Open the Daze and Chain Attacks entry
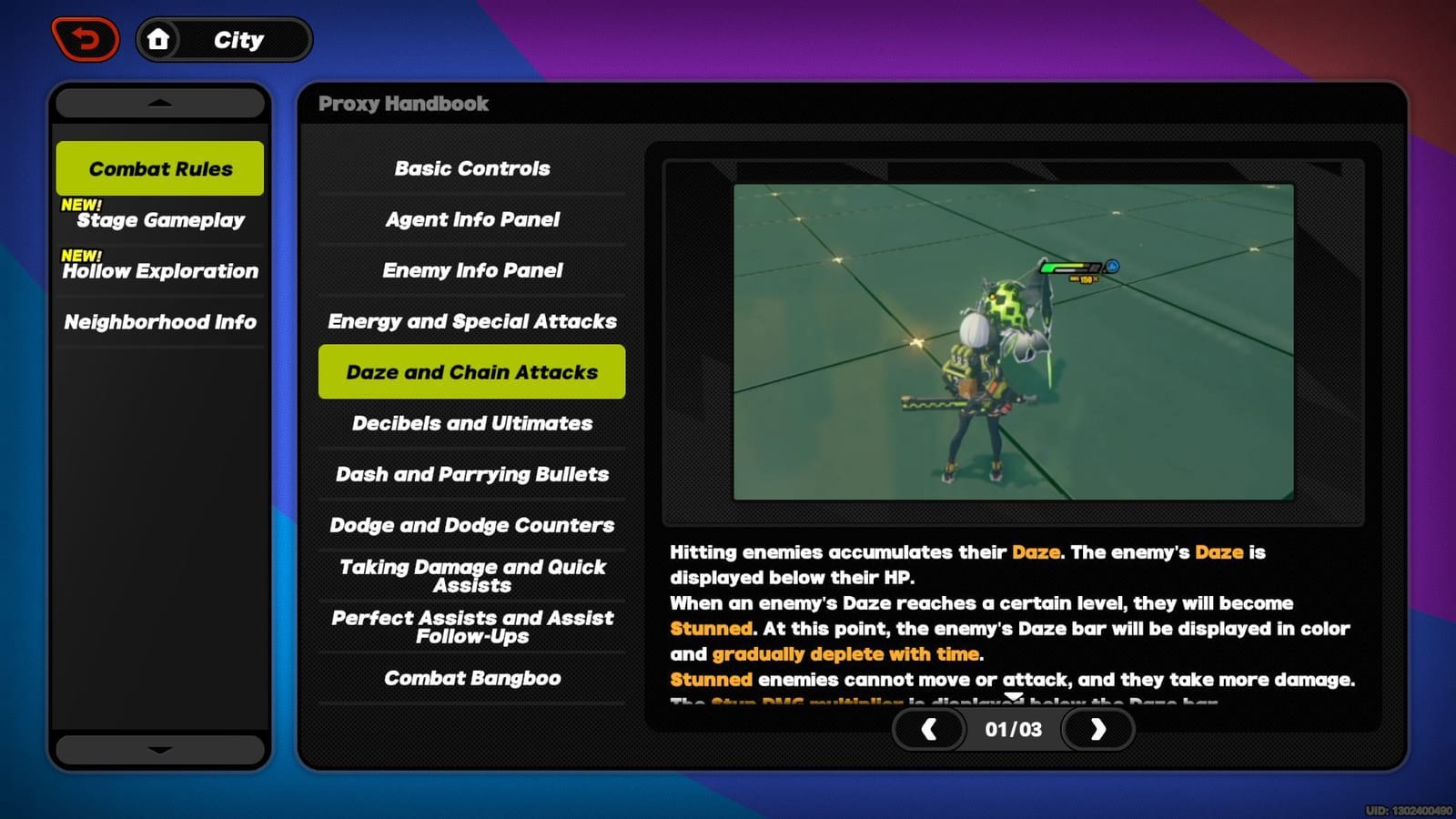Image resolution: width=1456 pixels, height=819 pixels. pyautogui.click(x=471, y=371)
